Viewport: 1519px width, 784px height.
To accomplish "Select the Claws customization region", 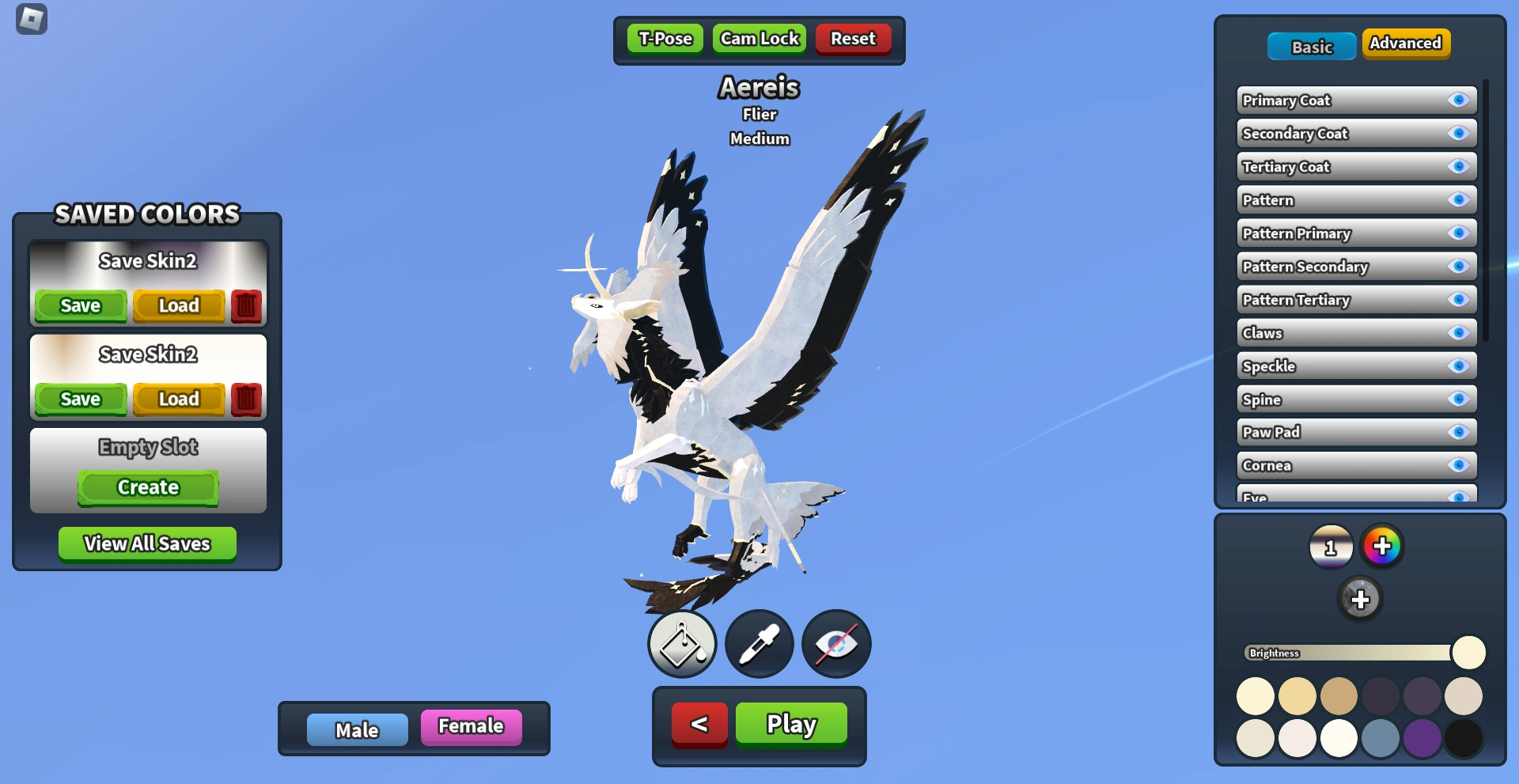I will [x=1345, y=333].
